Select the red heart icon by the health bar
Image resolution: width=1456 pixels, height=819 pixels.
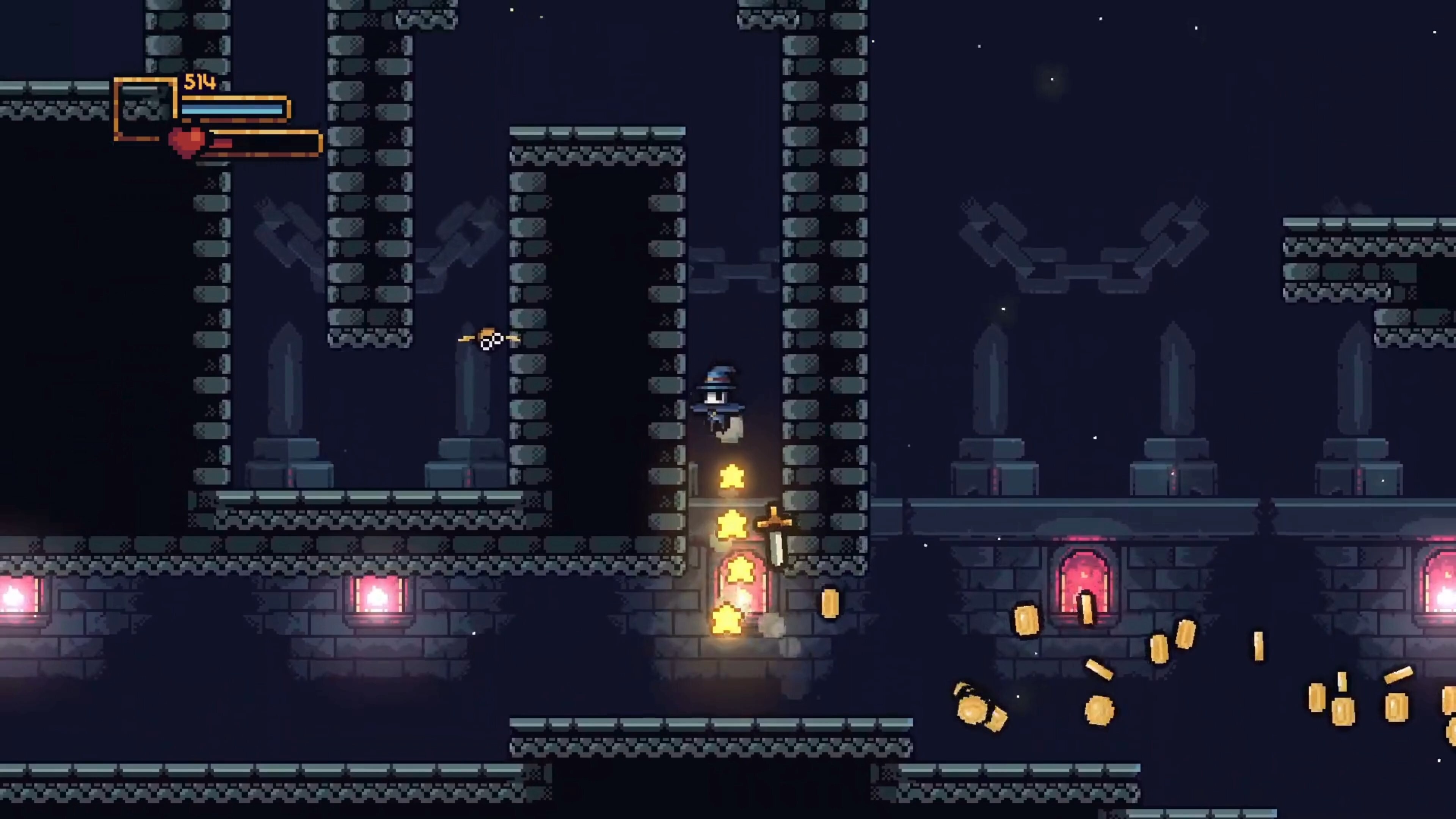point(187,141)
